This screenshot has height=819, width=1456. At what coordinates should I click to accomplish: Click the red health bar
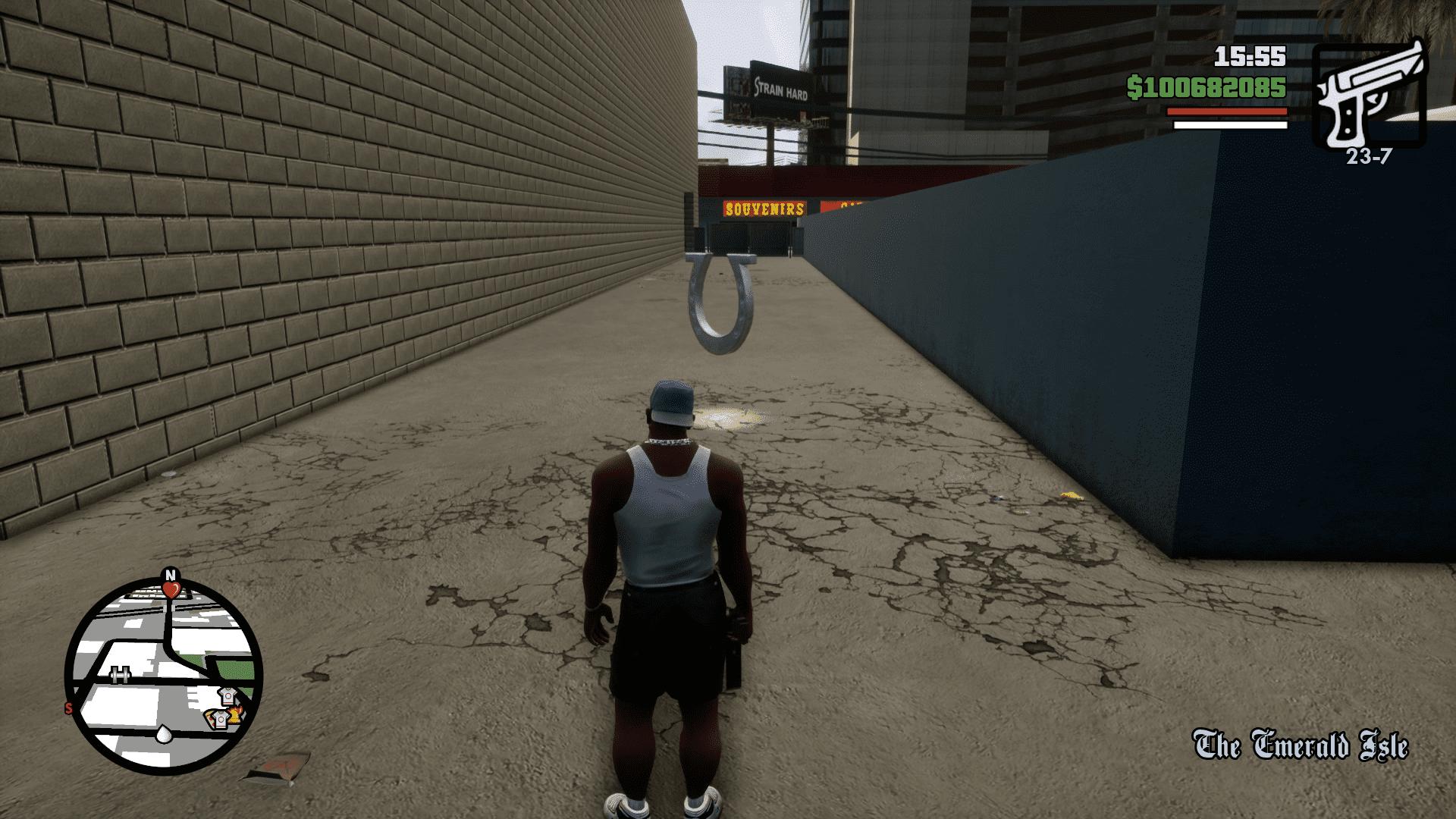click(1228, 112)
